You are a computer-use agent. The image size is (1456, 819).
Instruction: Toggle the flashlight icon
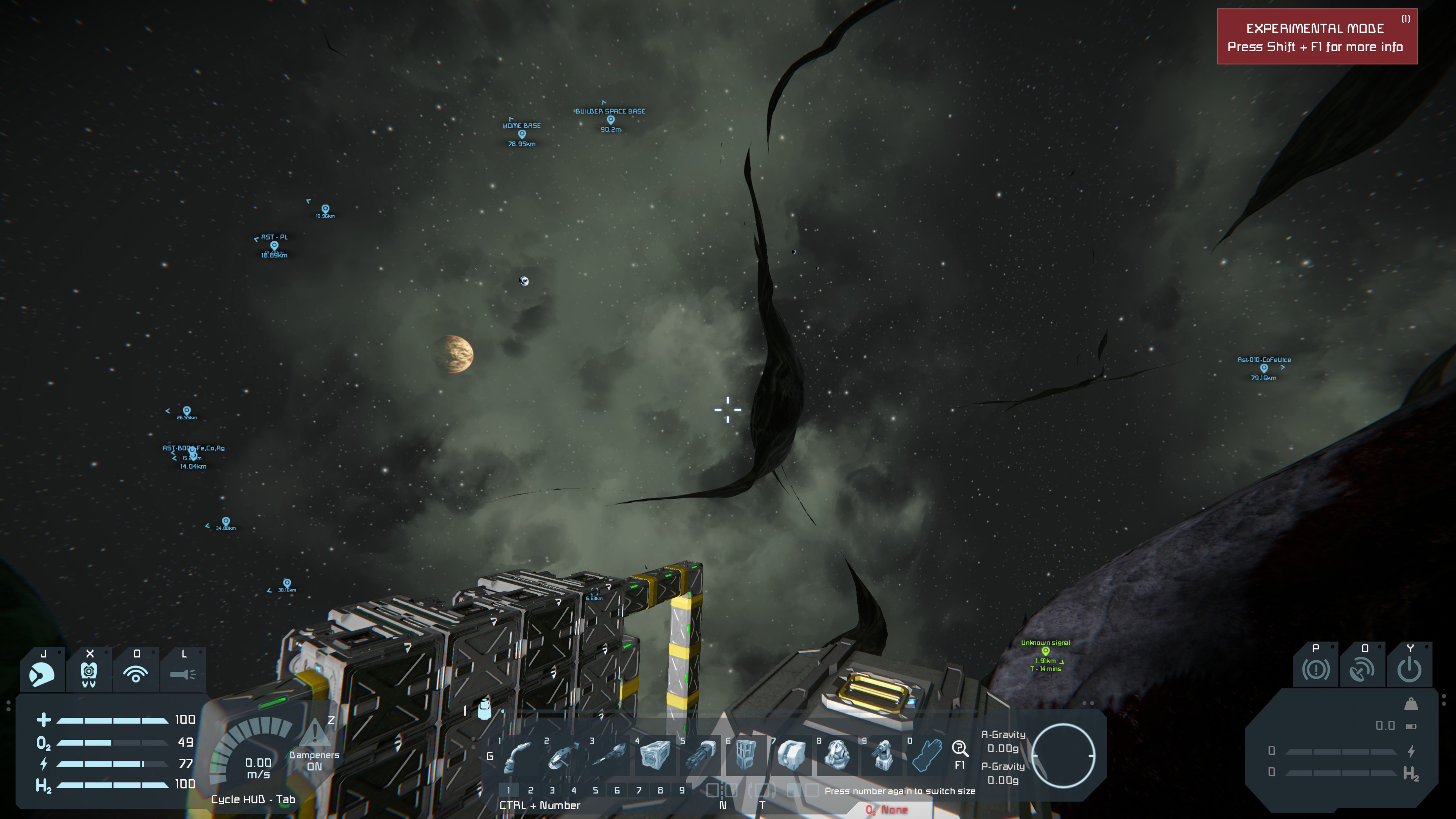coord(182,674)
